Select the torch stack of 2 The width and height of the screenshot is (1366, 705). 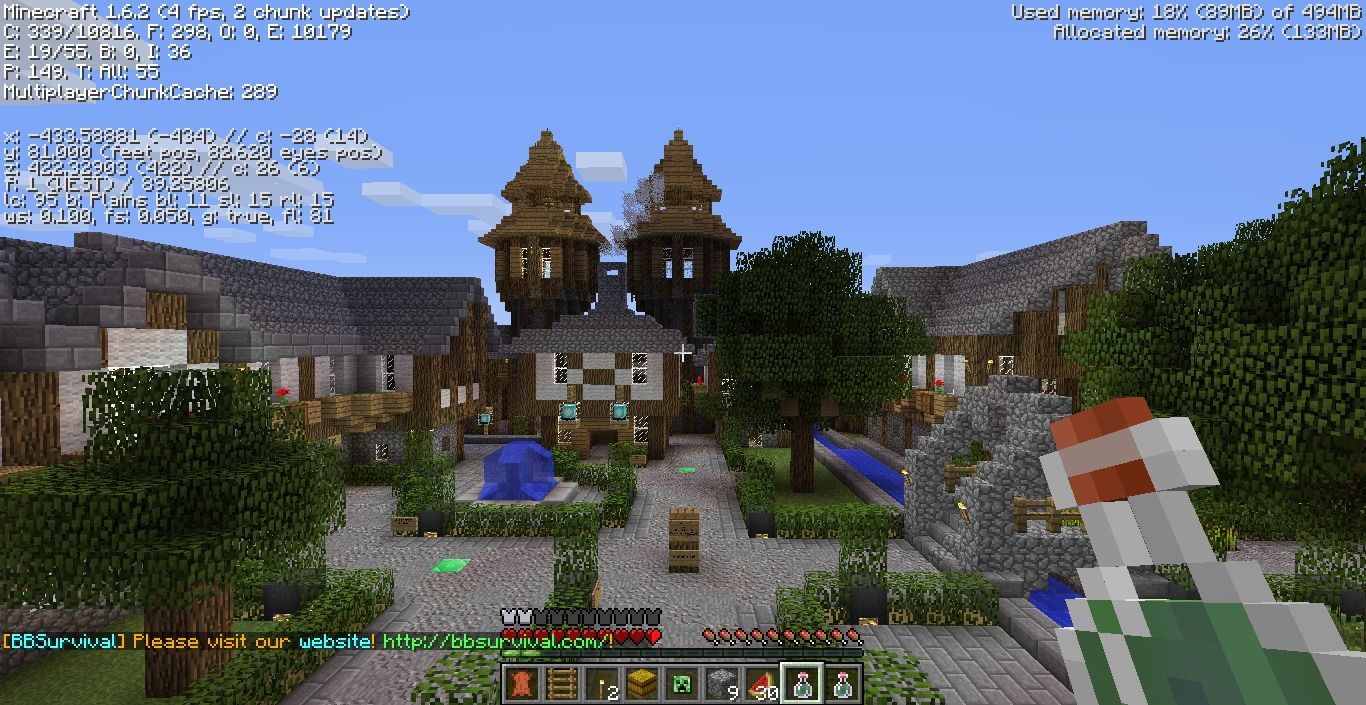602,684
